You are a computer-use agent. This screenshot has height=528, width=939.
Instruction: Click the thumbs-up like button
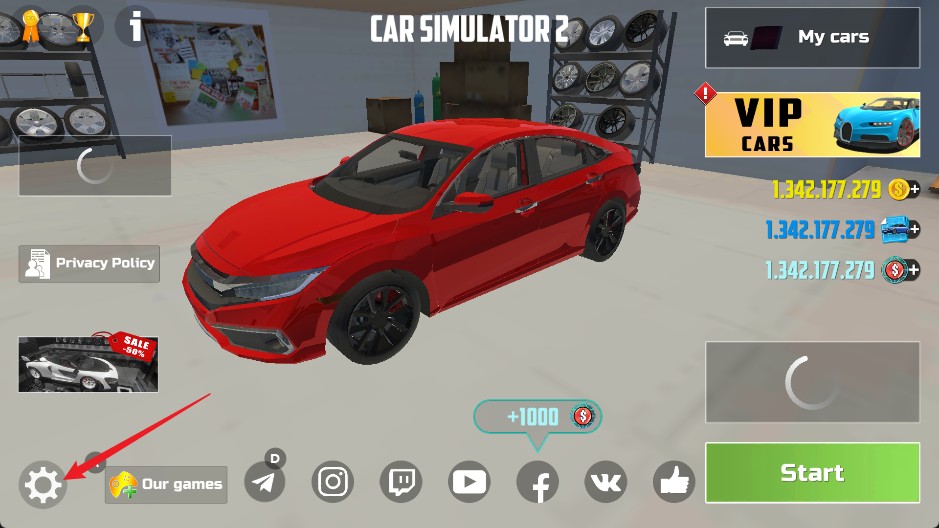(674, 483)
